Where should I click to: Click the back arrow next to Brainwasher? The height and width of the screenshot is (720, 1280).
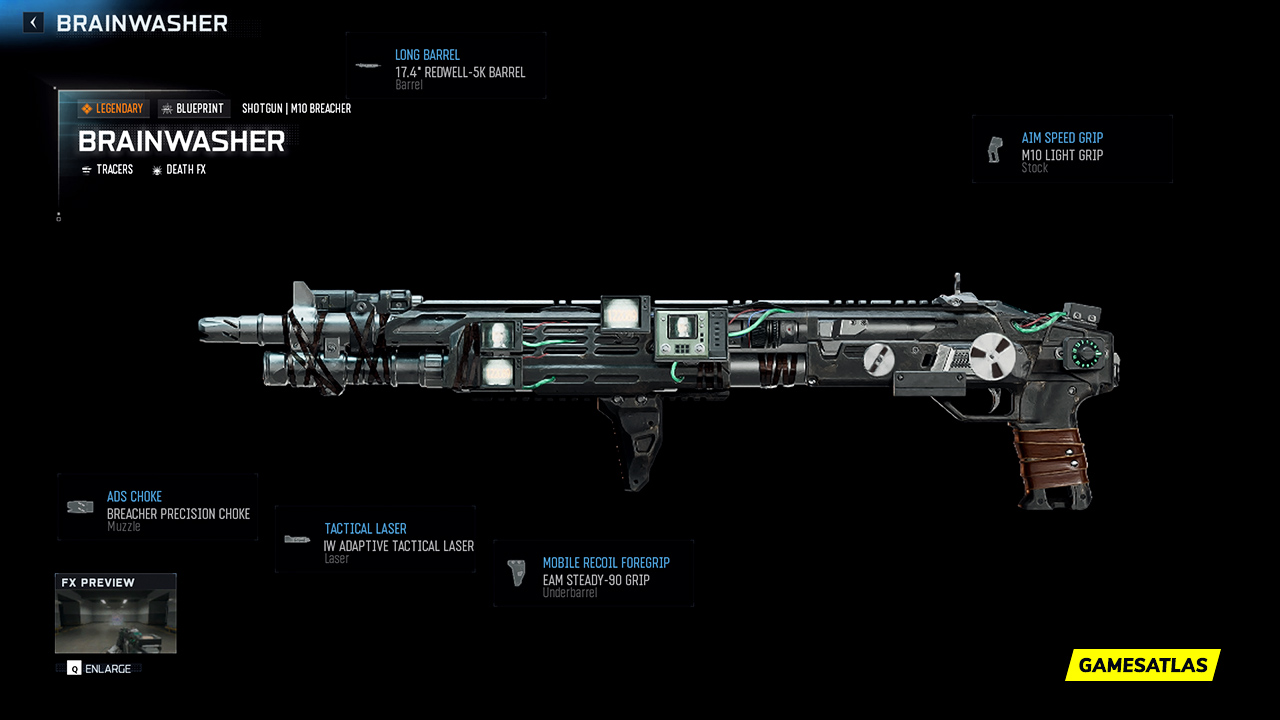tap(33, 21)
